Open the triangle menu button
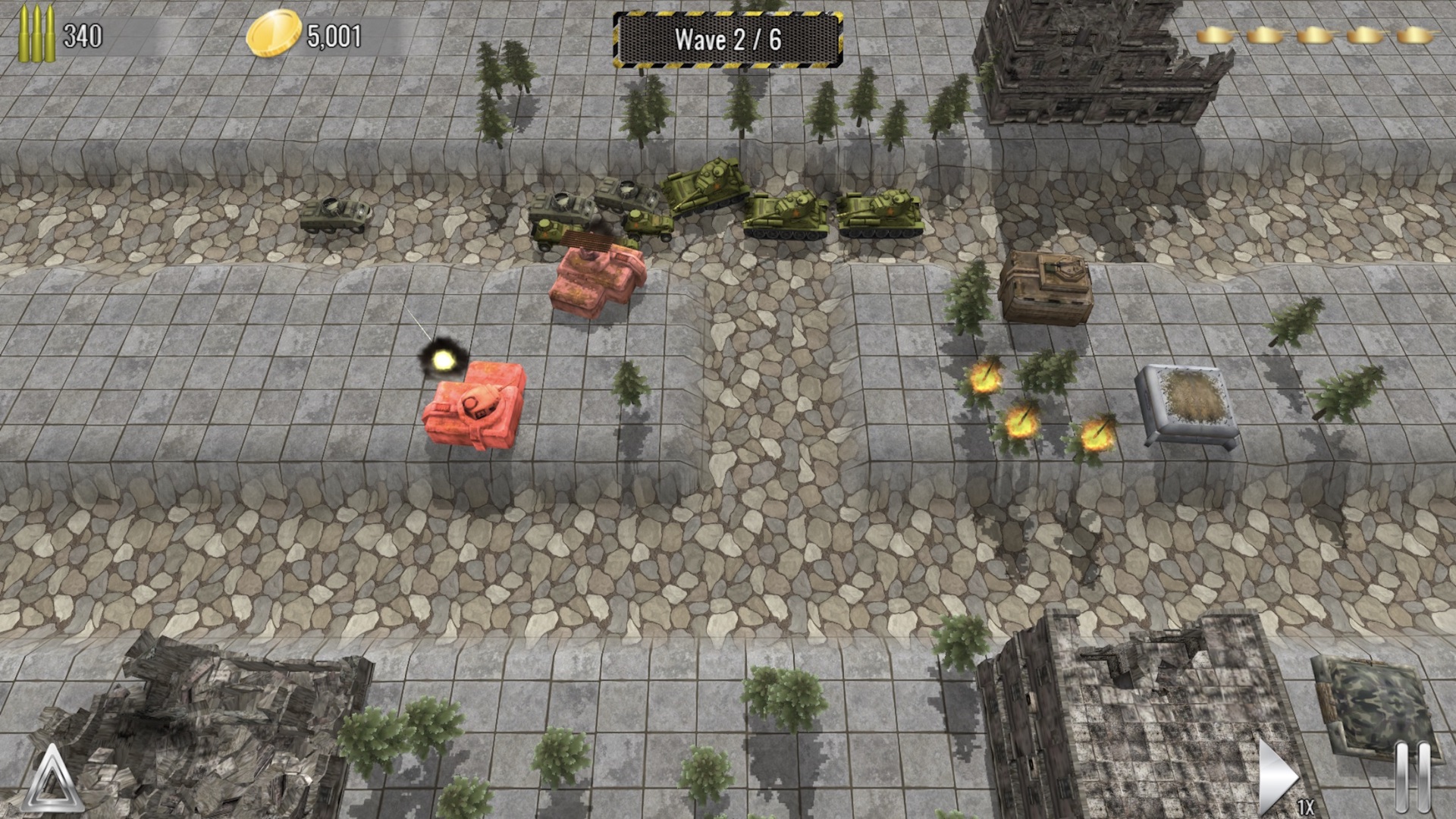Screen dimensions: 1456x819 coord(52,780)
